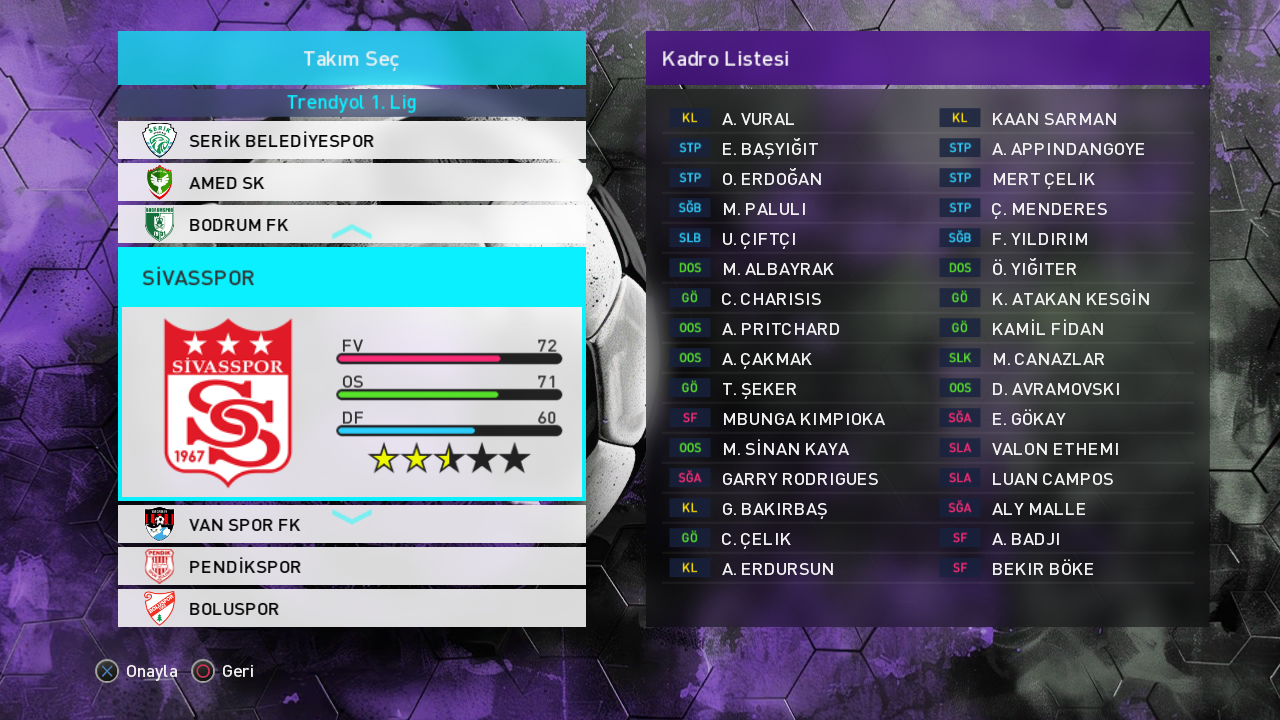Screen dimensions: 1280x720
Task: Pick Bodrum FK in the list
Action: point(351,224)
